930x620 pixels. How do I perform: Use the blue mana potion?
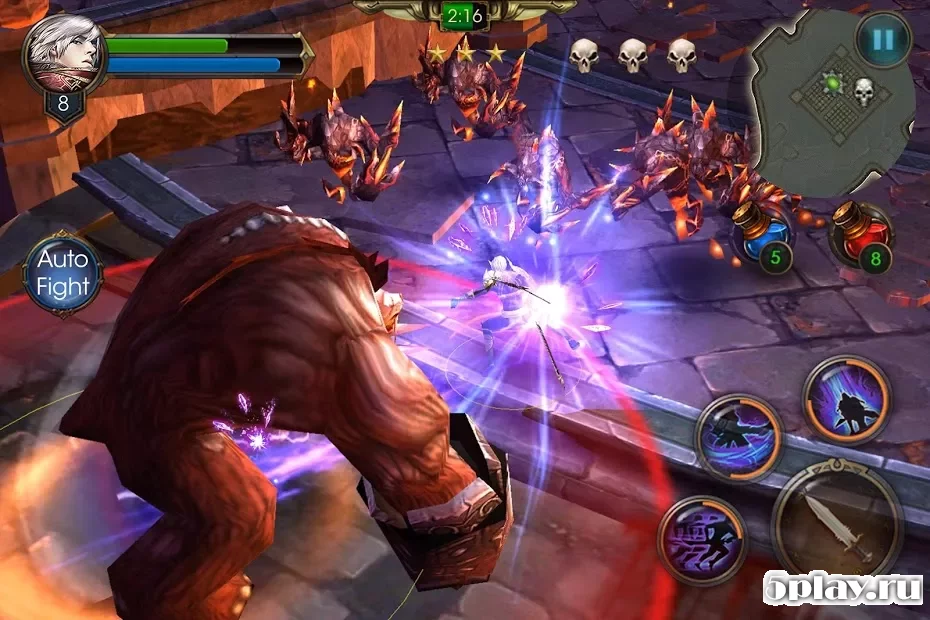(x=763, y=236)
